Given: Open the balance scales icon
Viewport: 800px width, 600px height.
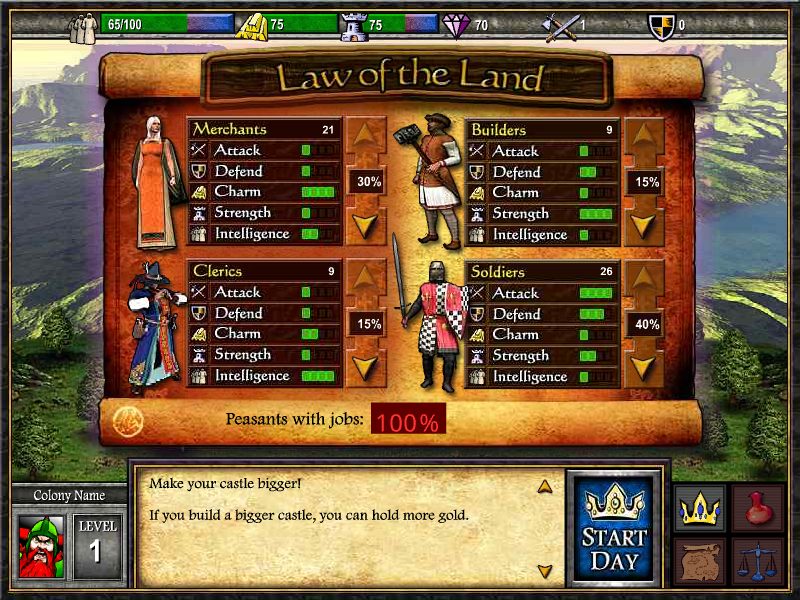Looking at the screenshot, I should coord(757,562).
